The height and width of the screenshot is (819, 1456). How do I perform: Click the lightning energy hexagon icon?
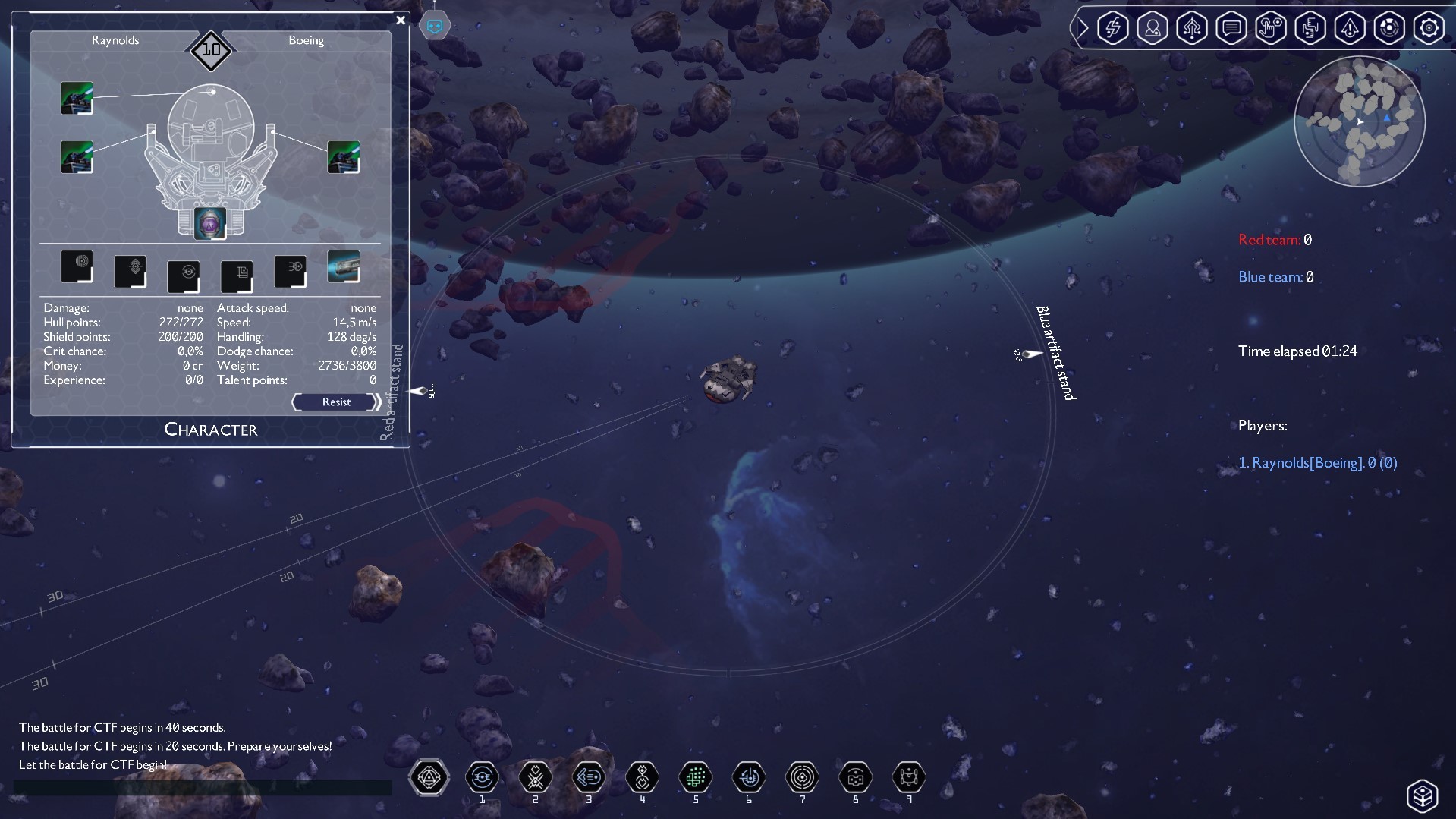pos(1112,28)
